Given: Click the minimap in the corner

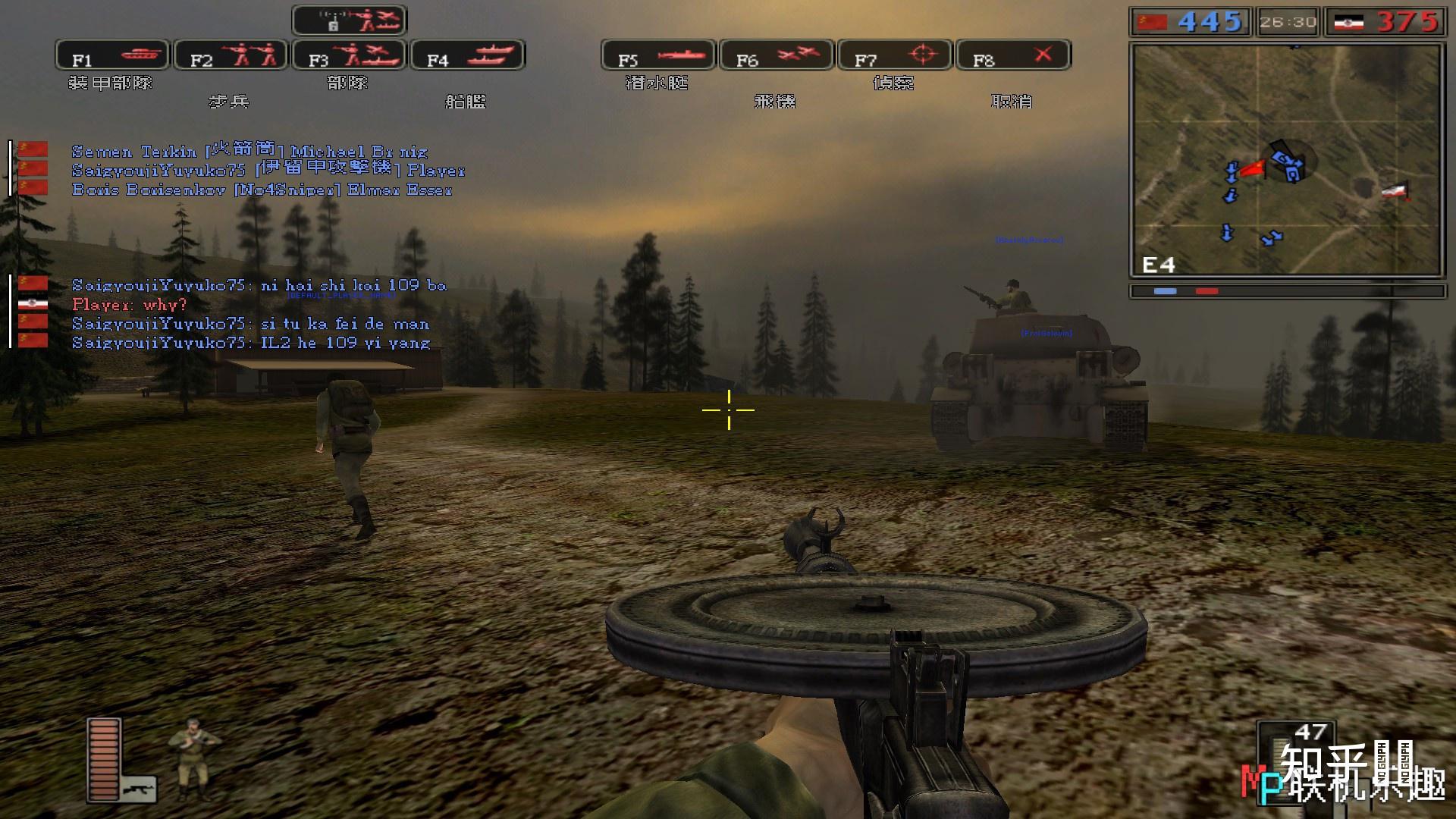Looking at the screenshot, I should pyautogui.click(x=1285, y=159).
